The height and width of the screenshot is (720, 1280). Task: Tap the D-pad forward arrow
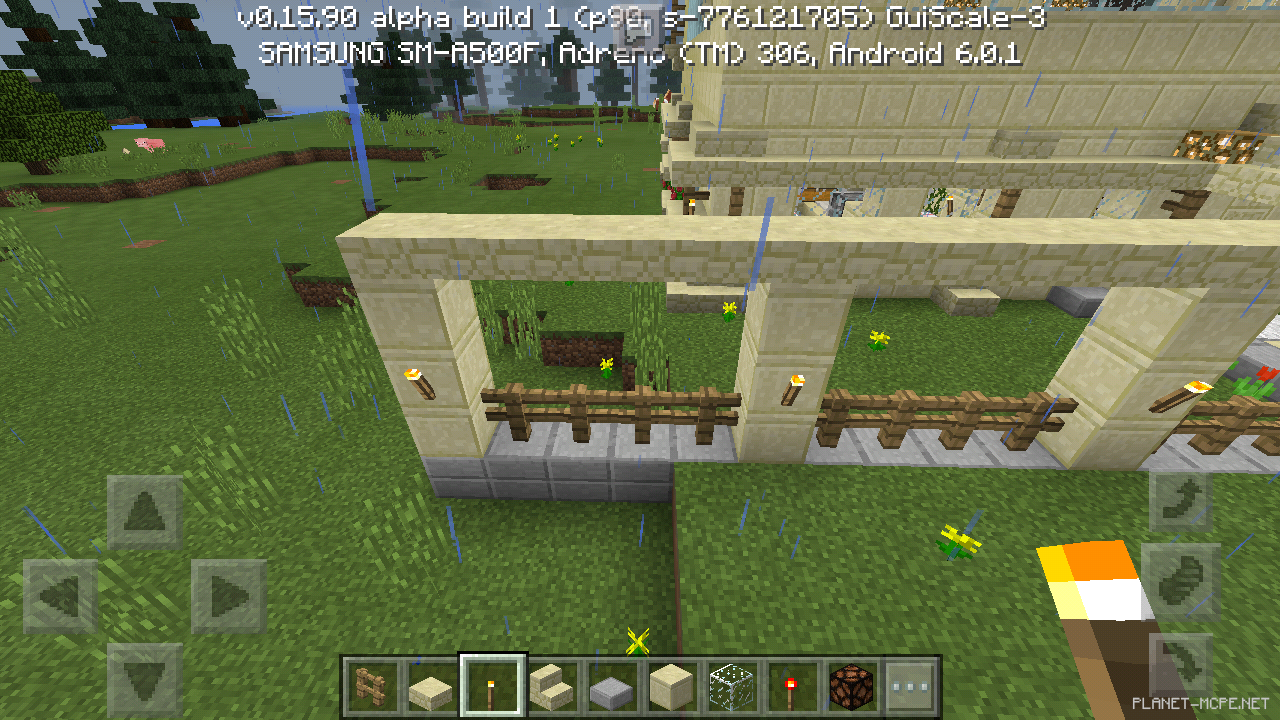145,512
